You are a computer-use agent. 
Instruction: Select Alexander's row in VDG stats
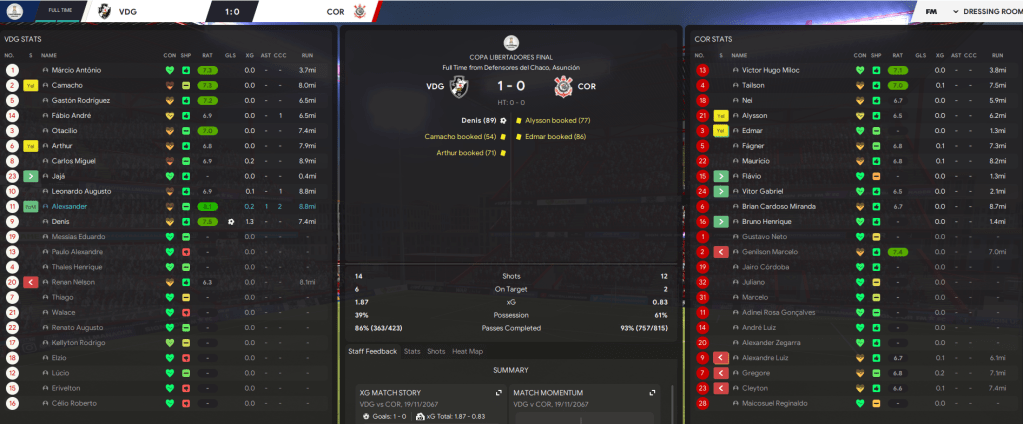71,206
